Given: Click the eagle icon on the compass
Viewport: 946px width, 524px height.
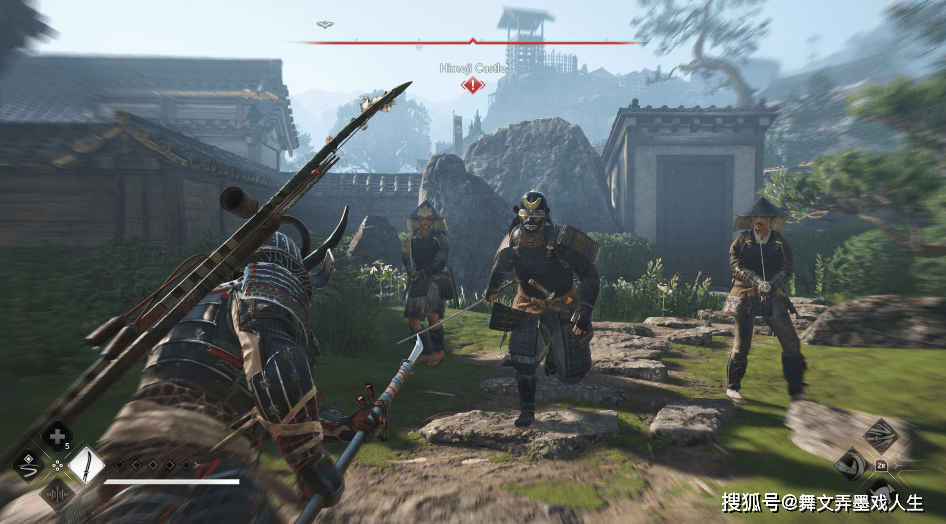Looking at the screenshot, I should (x=325, y=24).
